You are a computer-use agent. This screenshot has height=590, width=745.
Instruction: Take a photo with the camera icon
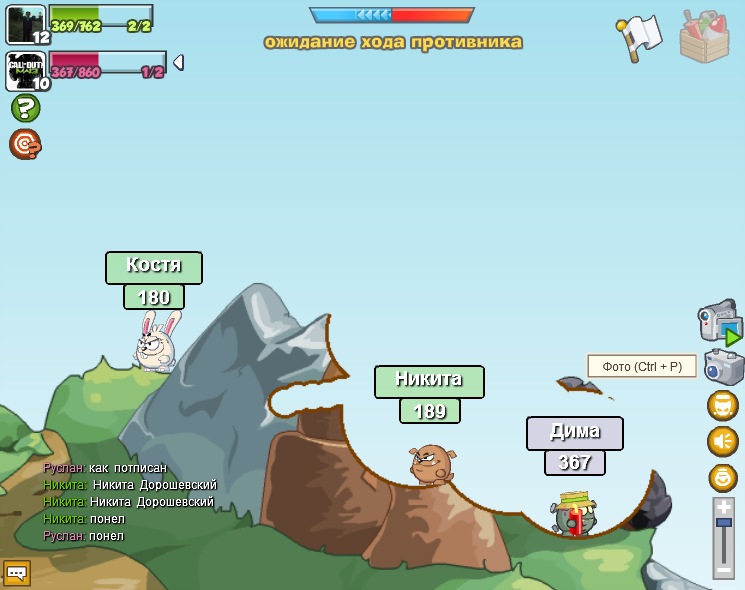(x=723, y=367)
